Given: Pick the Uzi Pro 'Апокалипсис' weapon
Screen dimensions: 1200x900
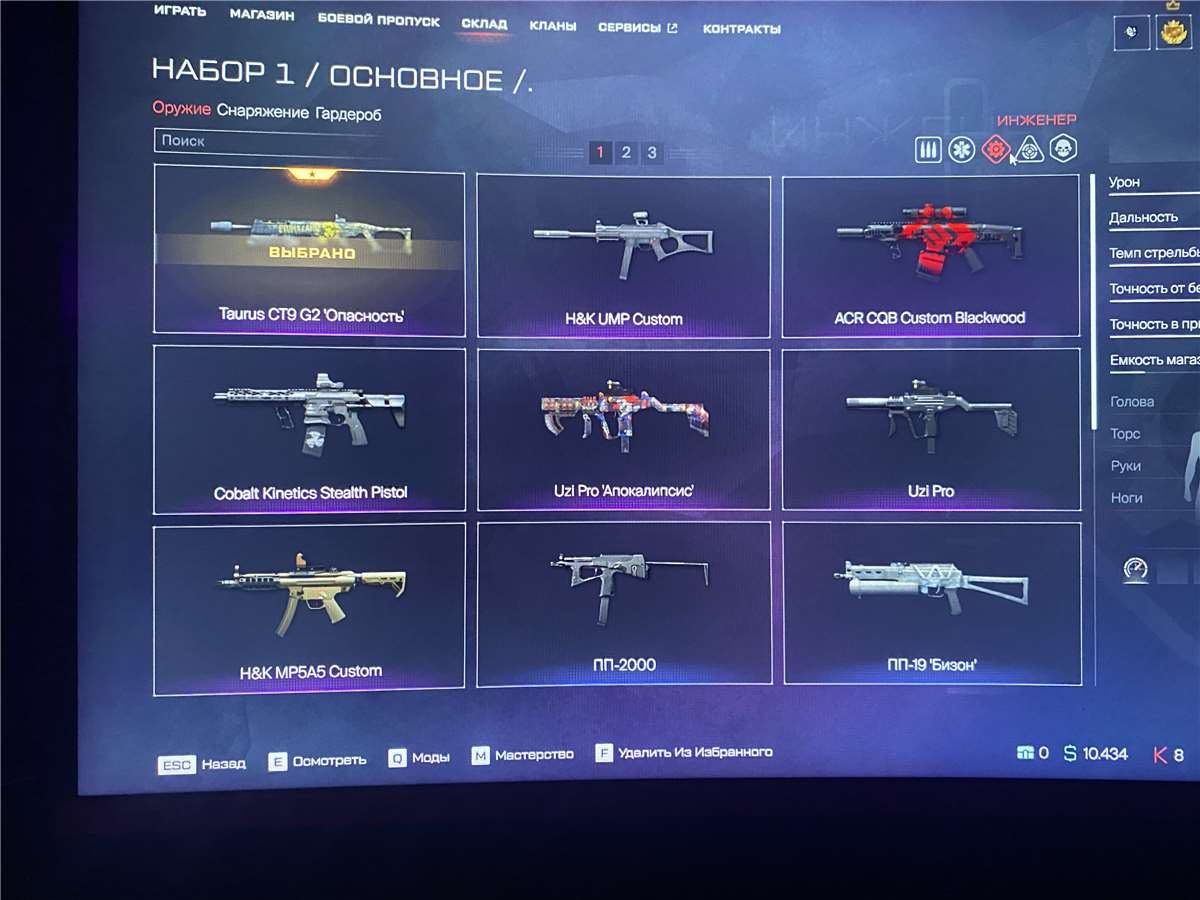Looking at the screenshot, I should click(x=624, y=429).
